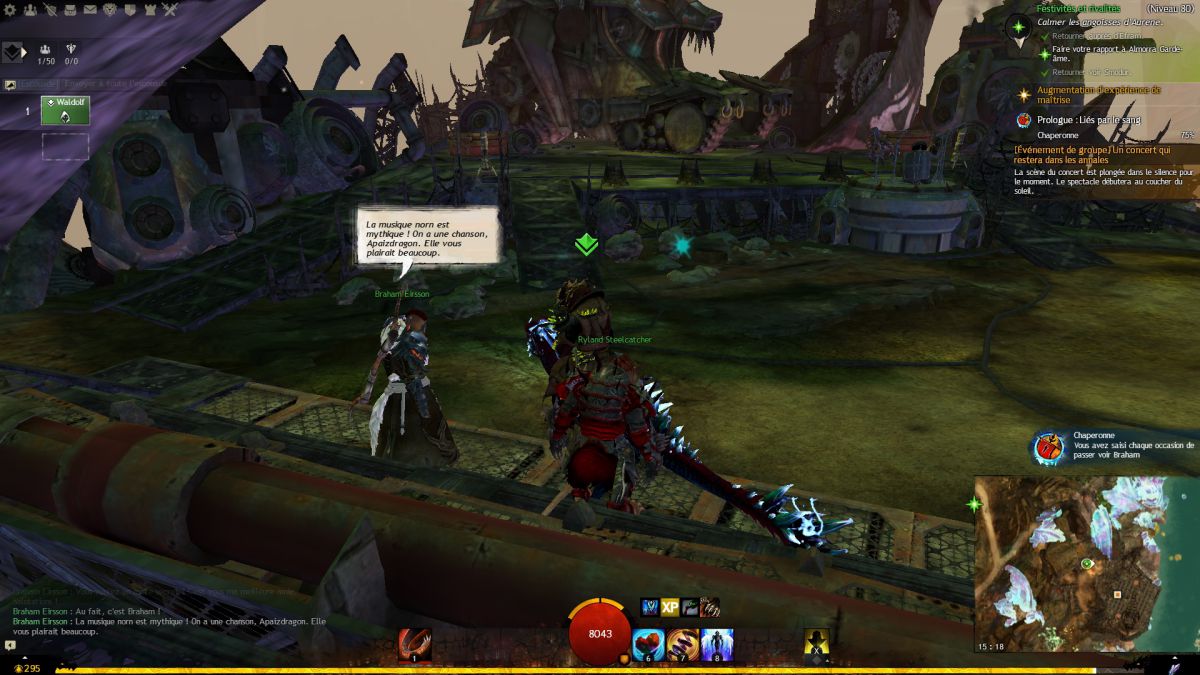Use the heart healing skill in slot 6
The height and width of the screenshot is (675, 1200).
(648, 645)
